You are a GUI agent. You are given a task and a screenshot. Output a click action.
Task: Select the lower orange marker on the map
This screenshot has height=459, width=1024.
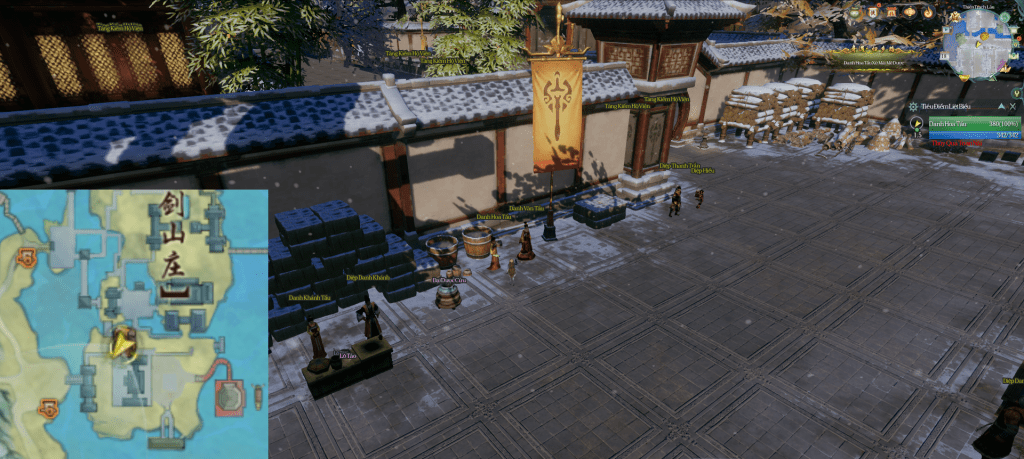click(x=47, y=408)
